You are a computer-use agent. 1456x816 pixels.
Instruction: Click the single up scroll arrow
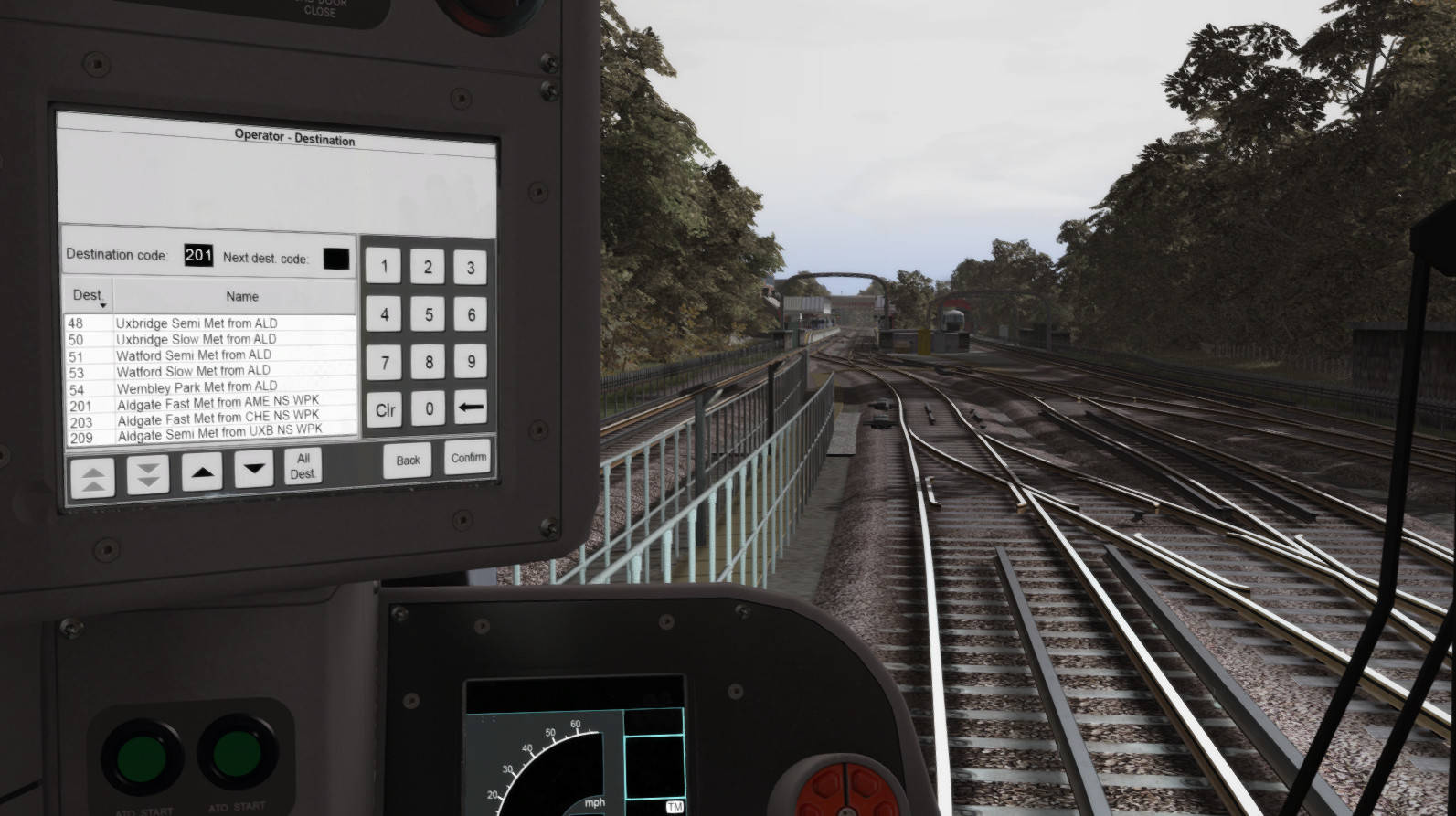[200, 472]
